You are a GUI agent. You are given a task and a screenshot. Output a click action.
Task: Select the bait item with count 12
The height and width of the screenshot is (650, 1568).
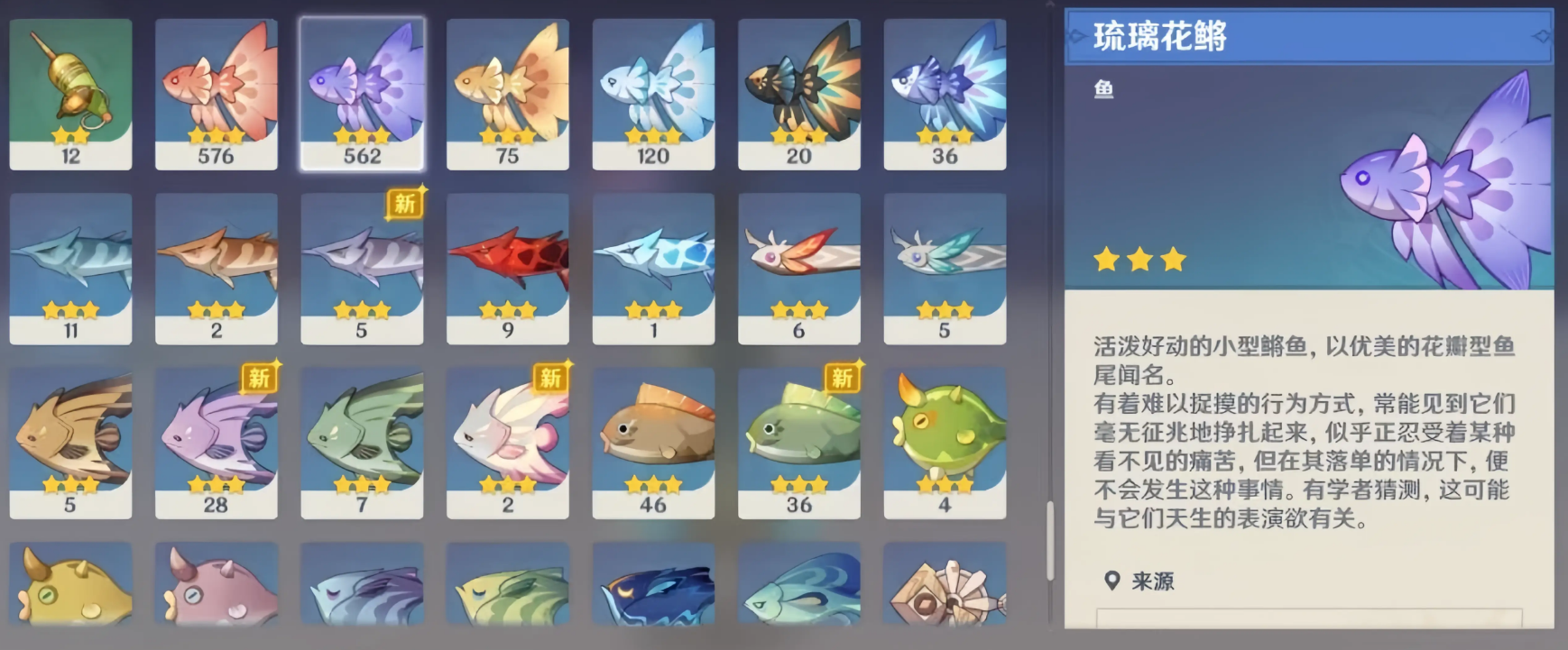[x=70, y=94]
